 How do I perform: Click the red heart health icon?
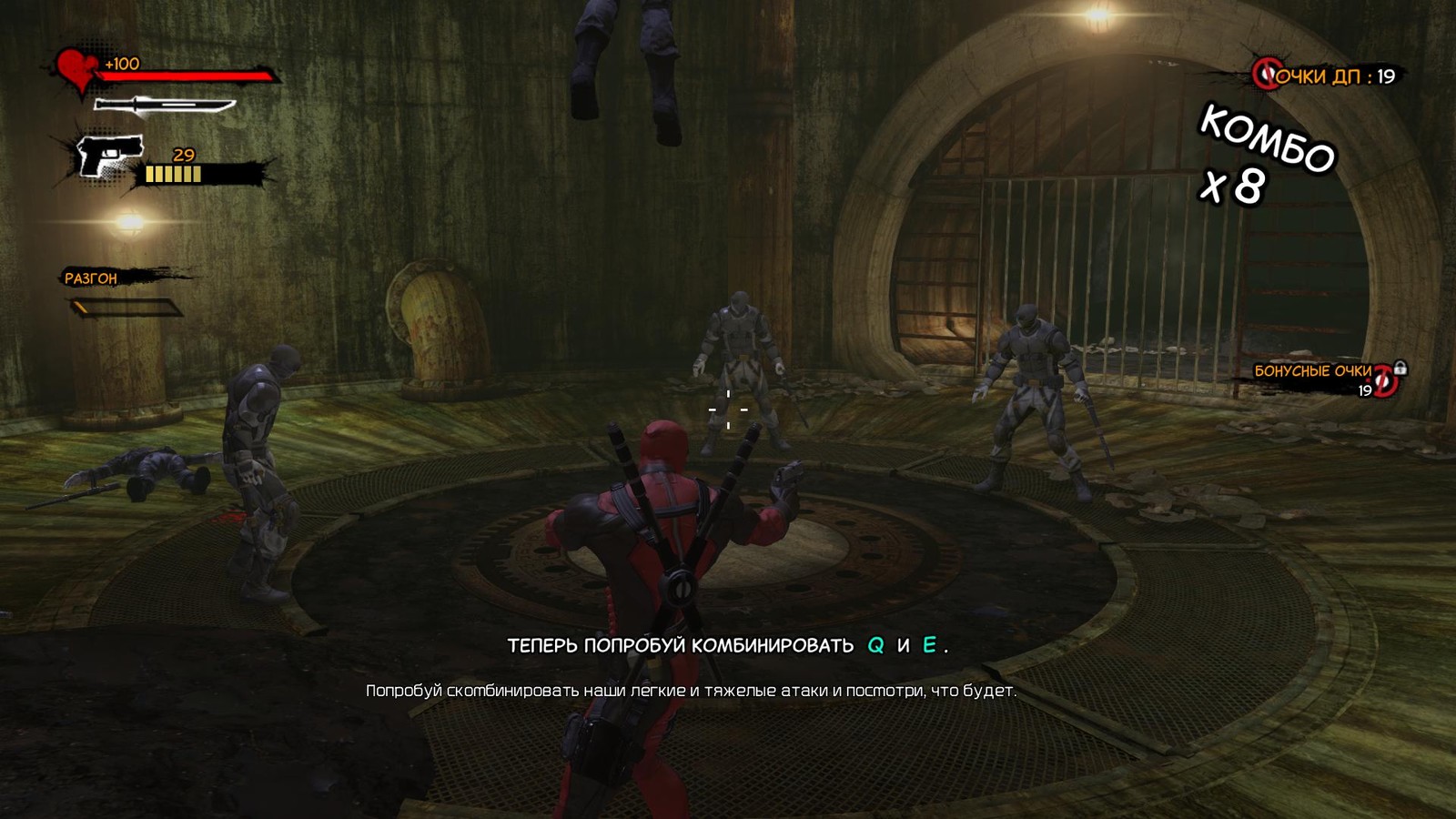pos(76,69)
